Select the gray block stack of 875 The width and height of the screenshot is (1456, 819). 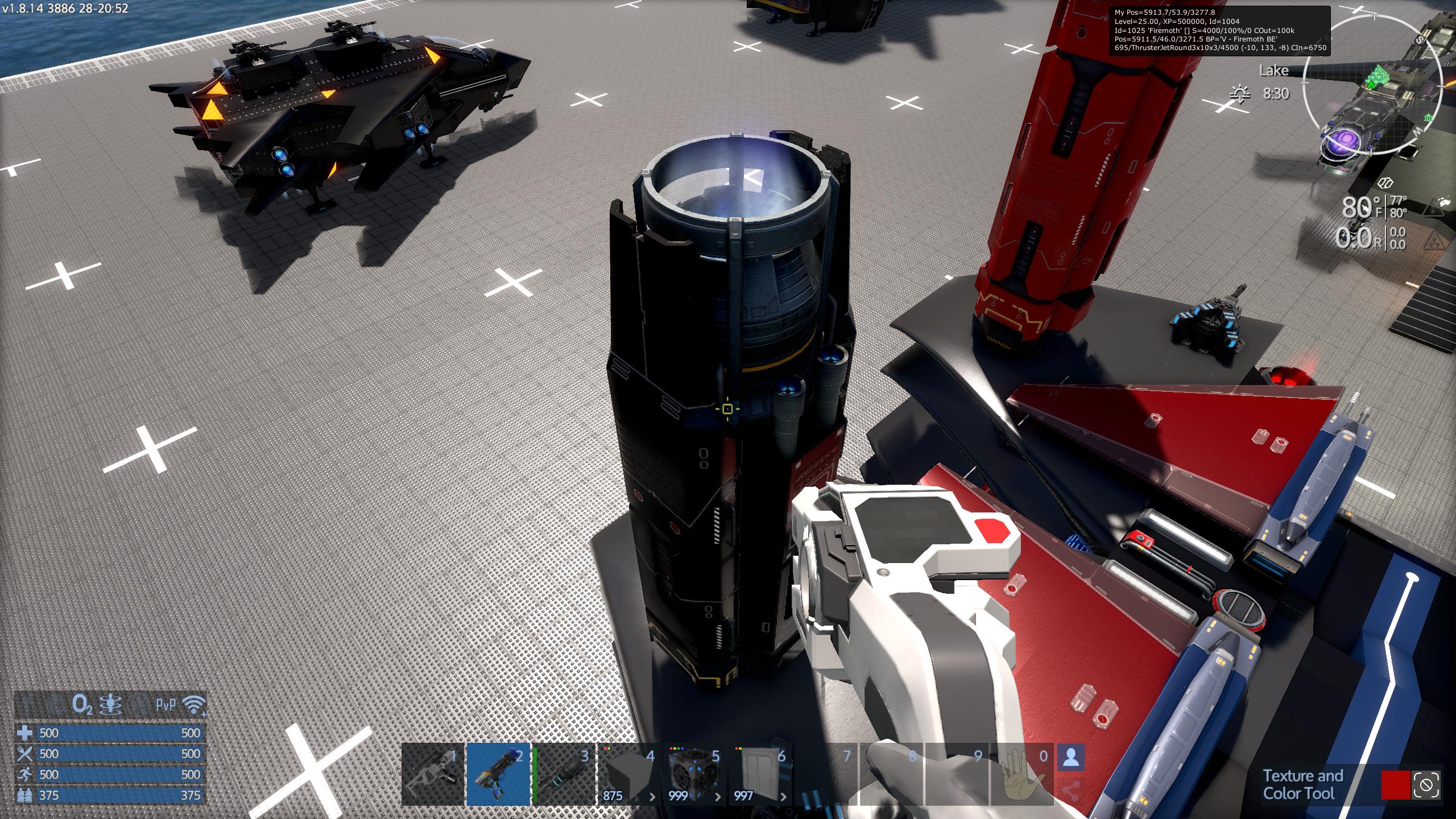[629, 773]
